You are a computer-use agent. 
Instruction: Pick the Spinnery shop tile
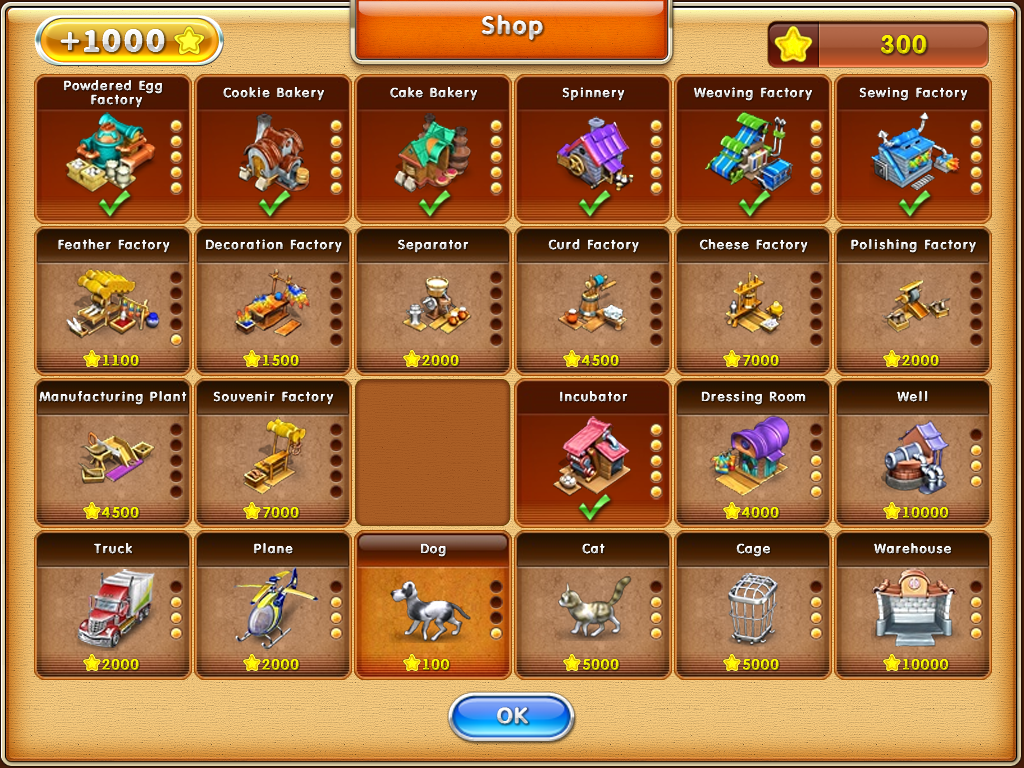(593, 150)
